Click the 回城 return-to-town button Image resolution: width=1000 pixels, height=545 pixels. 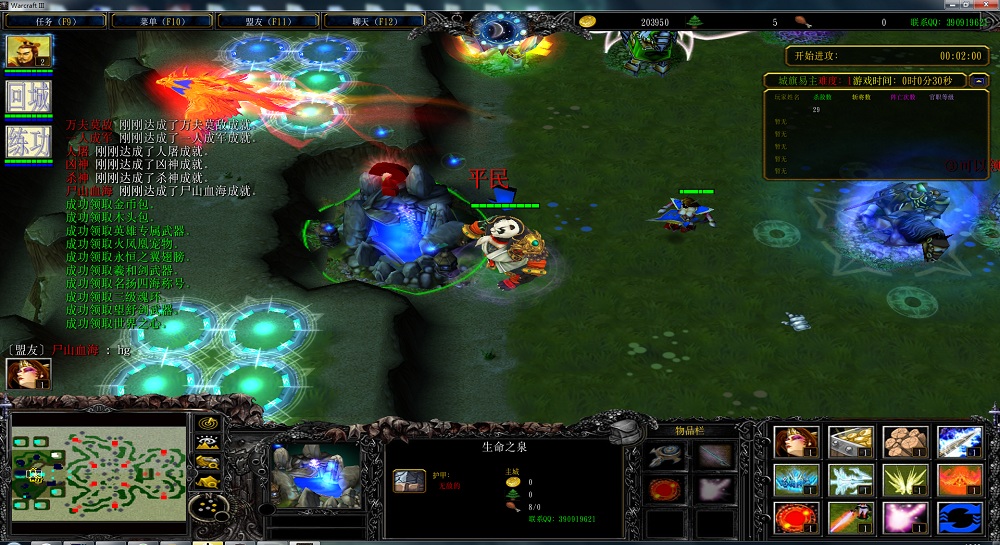click(x=28, y=98)
